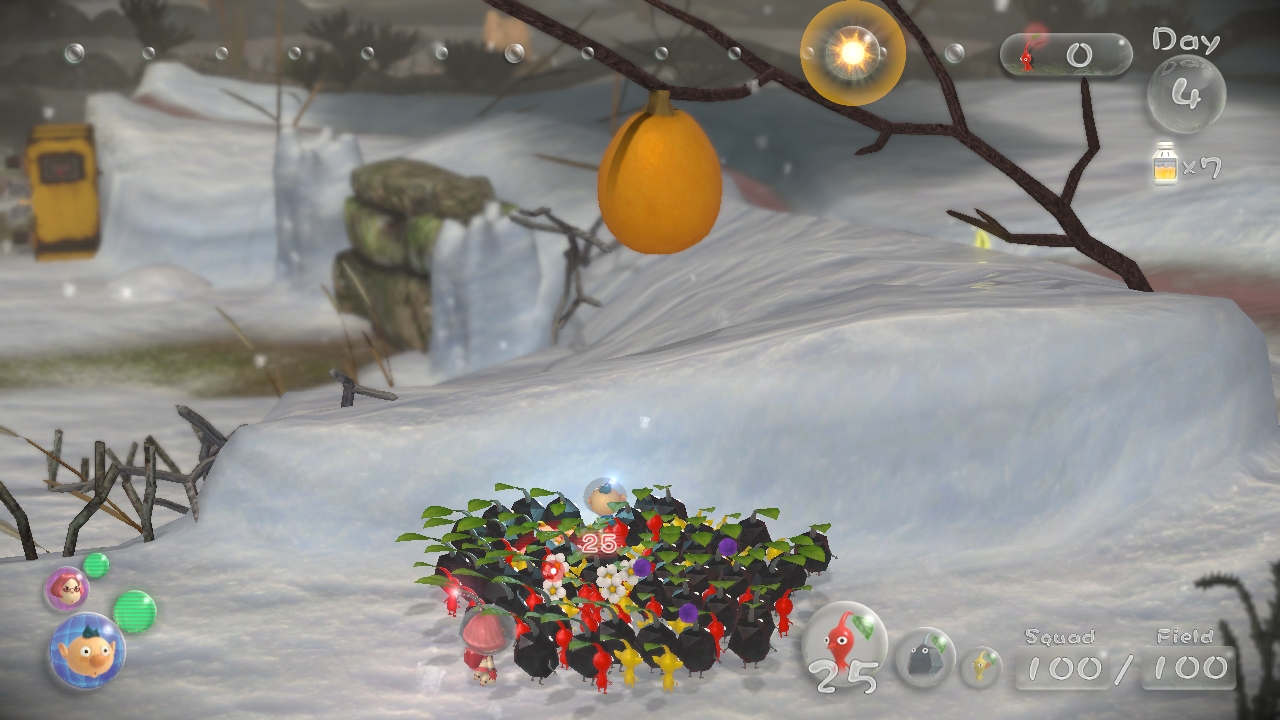The height and width of the screenshot is (720, 1280).
Task: Open the Day 4 bubble
Action: coord(1186,94)
